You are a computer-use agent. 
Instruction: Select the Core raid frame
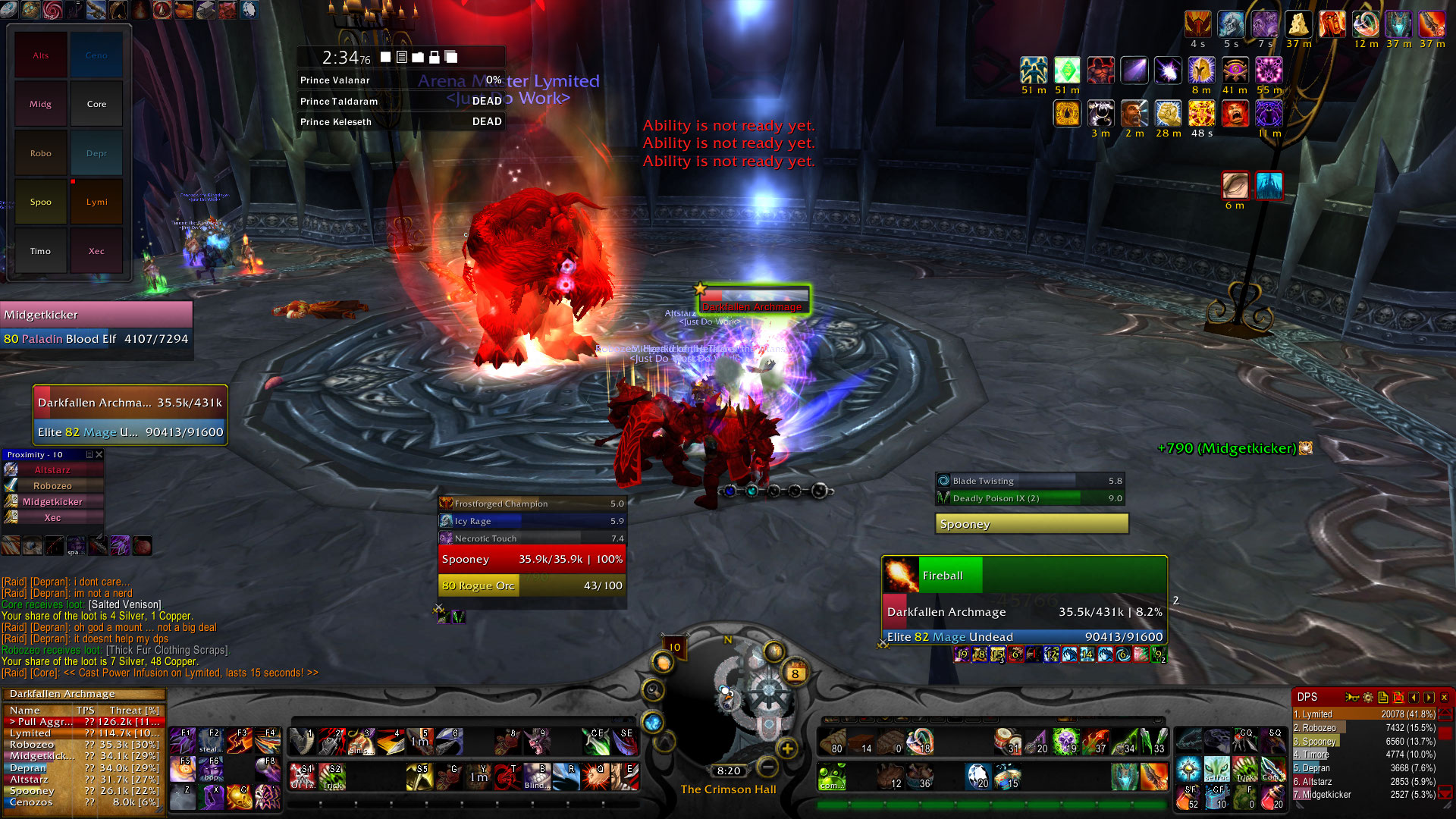(x=97, y=104)
